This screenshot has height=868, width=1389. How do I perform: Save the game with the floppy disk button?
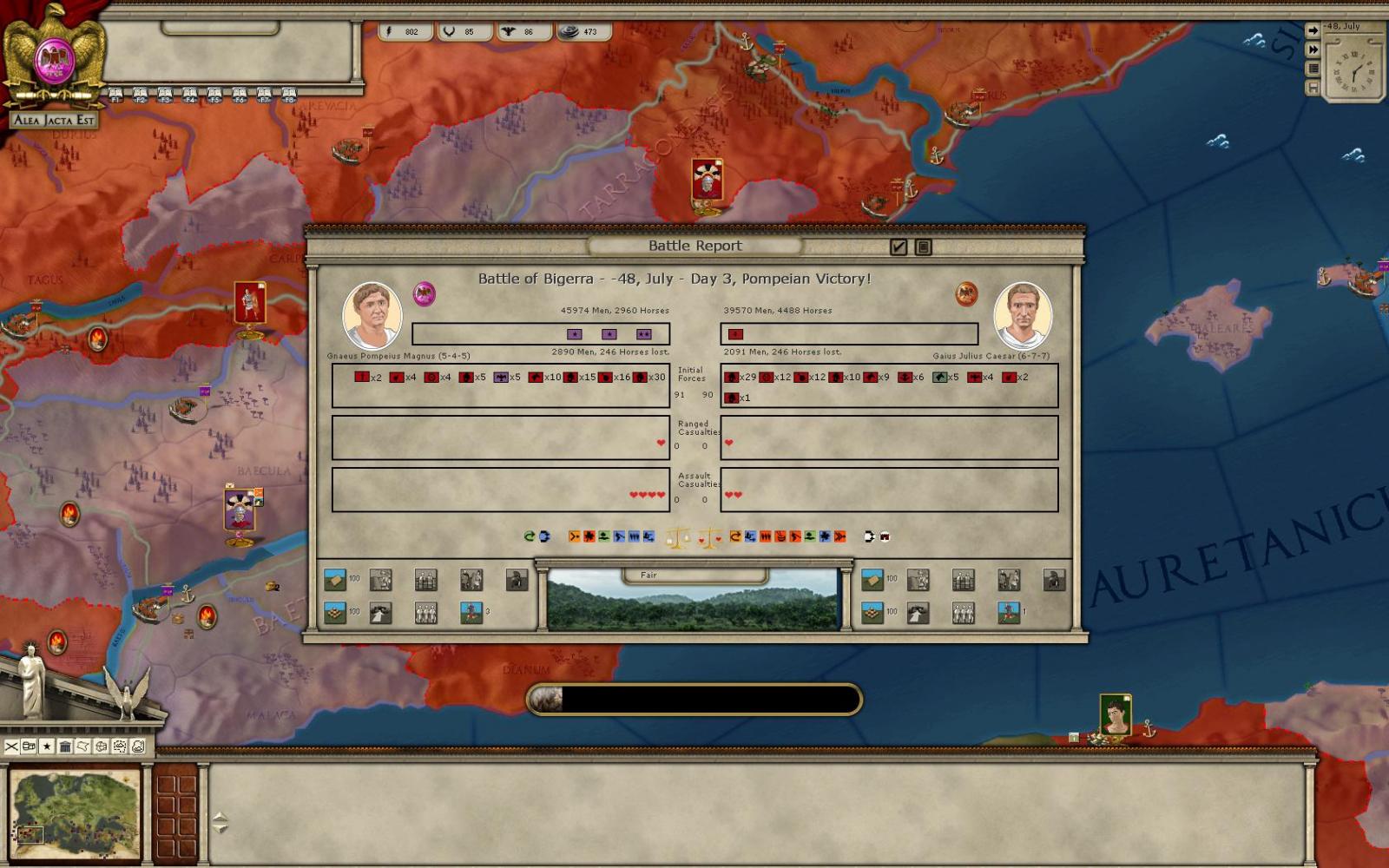tap(1313, 88)
